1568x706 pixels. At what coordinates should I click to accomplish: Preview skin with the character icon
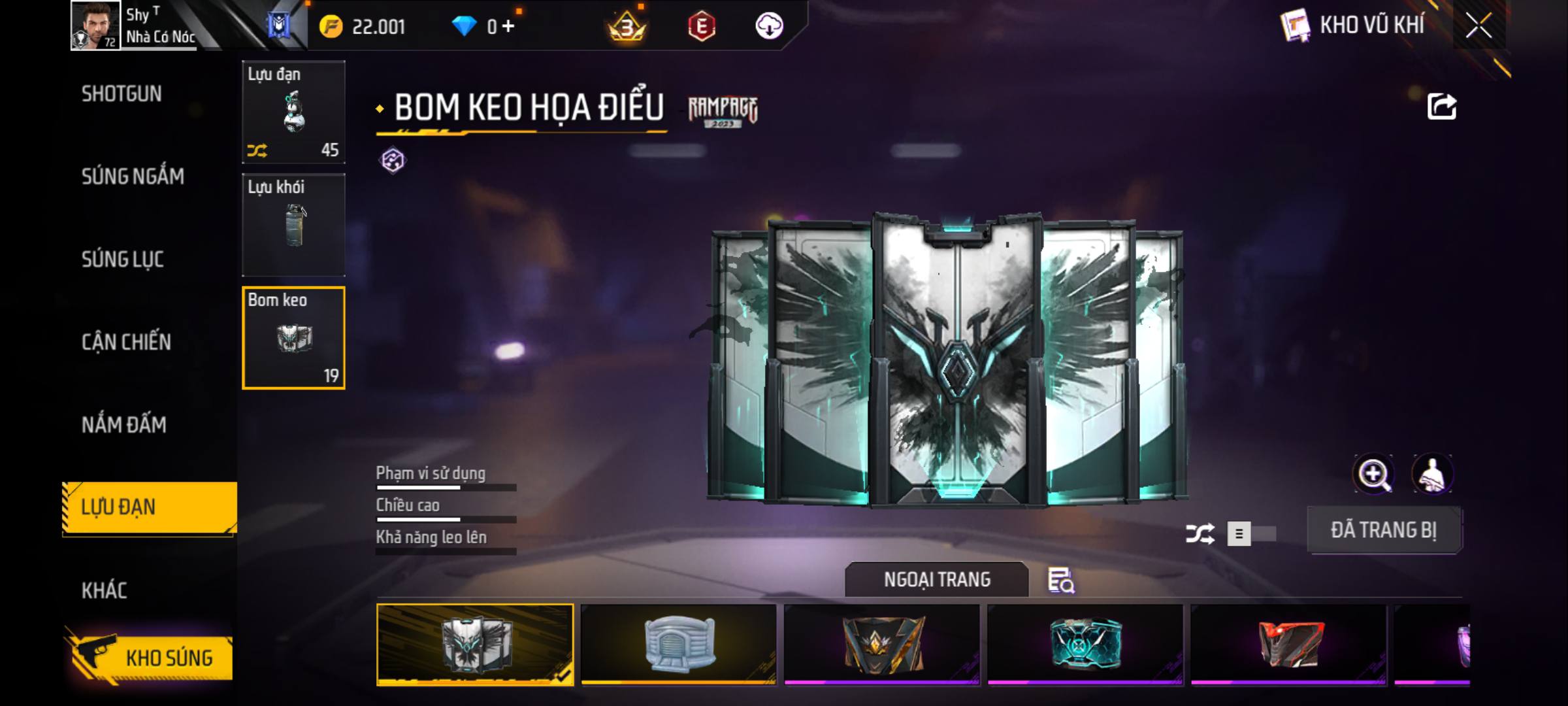click(1432, 474)
